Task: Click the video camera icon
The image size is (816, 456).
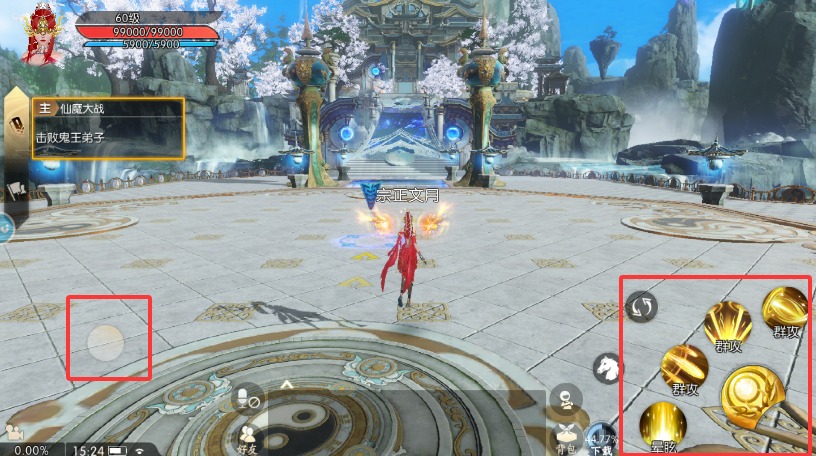Action: point(14,432)
